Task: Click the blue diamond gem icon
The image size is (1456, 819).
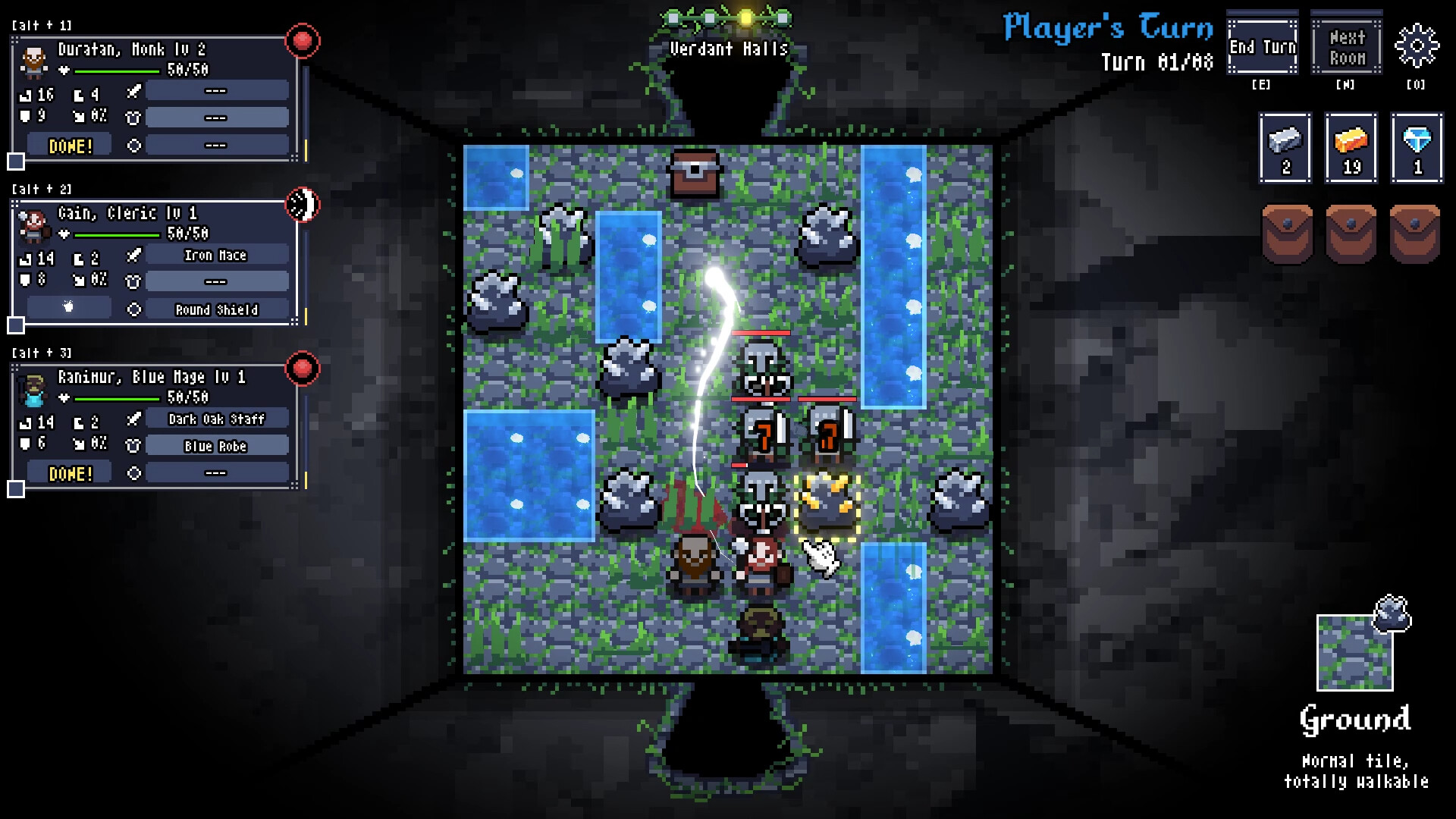Action: point(1416,146)
